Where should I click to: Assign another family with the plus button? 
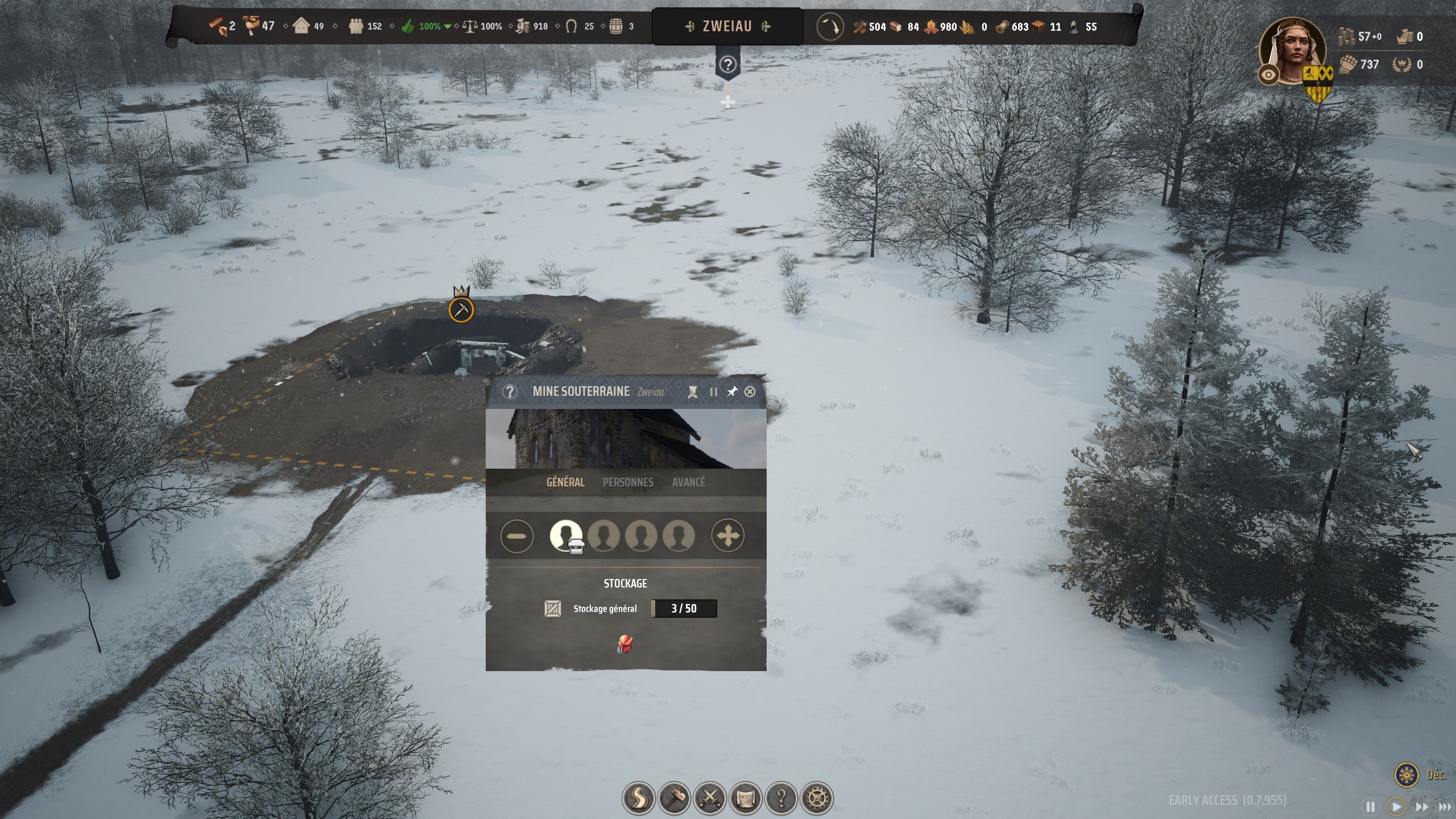(727, 536)
